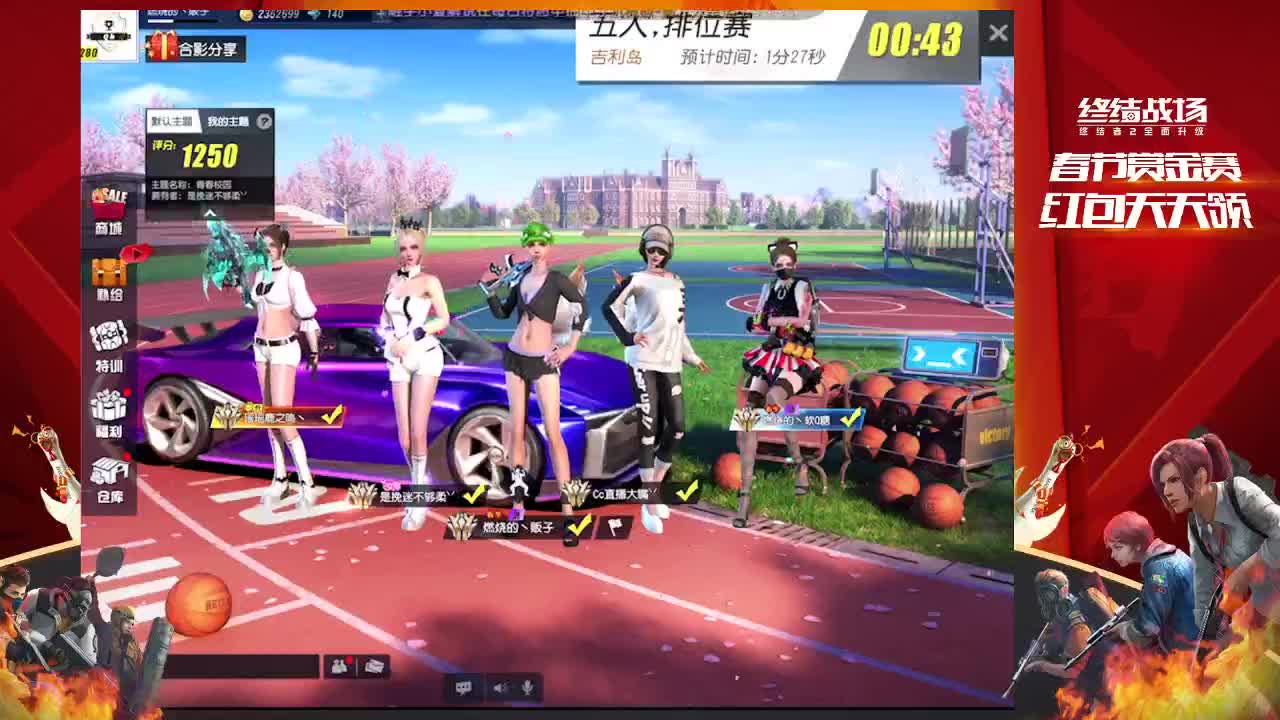The image size is (1280, 720).
Task: Open the help question mark on theme panel
Action: tap(264, 121)
